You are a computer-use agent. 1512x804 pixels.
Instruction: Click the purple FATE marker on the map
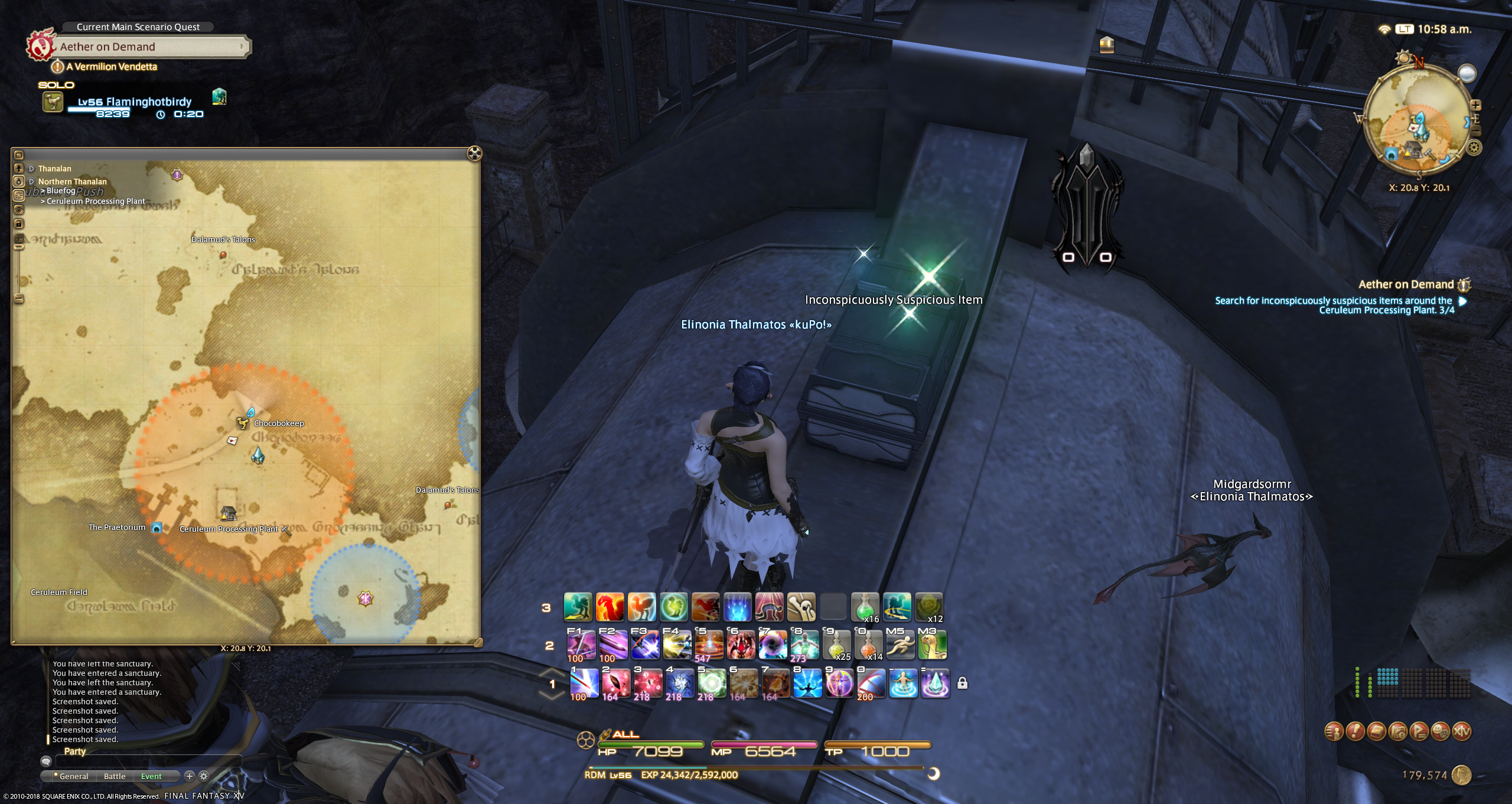(366, 599)
